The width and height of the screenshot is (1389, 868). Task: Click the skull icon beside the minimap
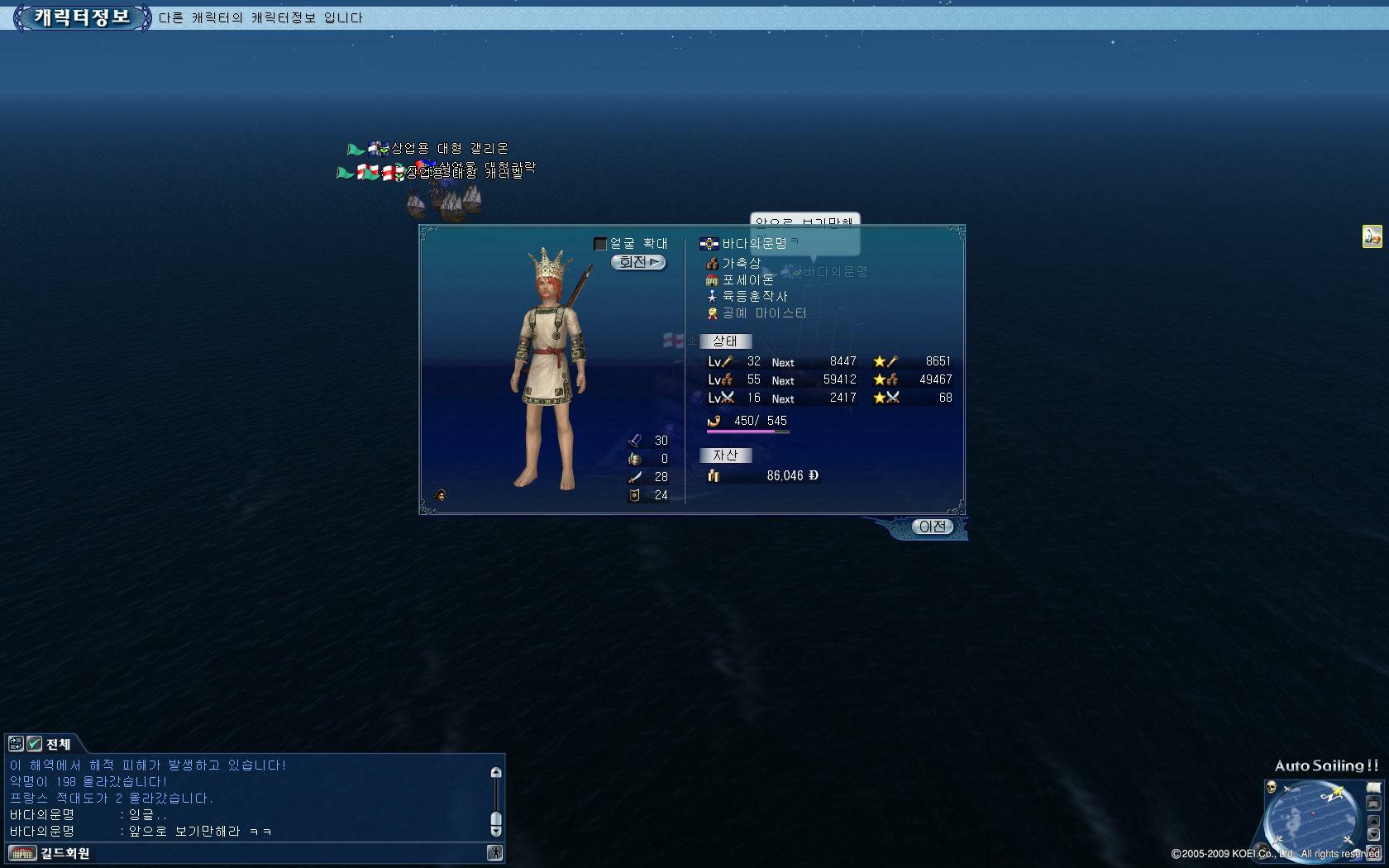coord(1271,787)
